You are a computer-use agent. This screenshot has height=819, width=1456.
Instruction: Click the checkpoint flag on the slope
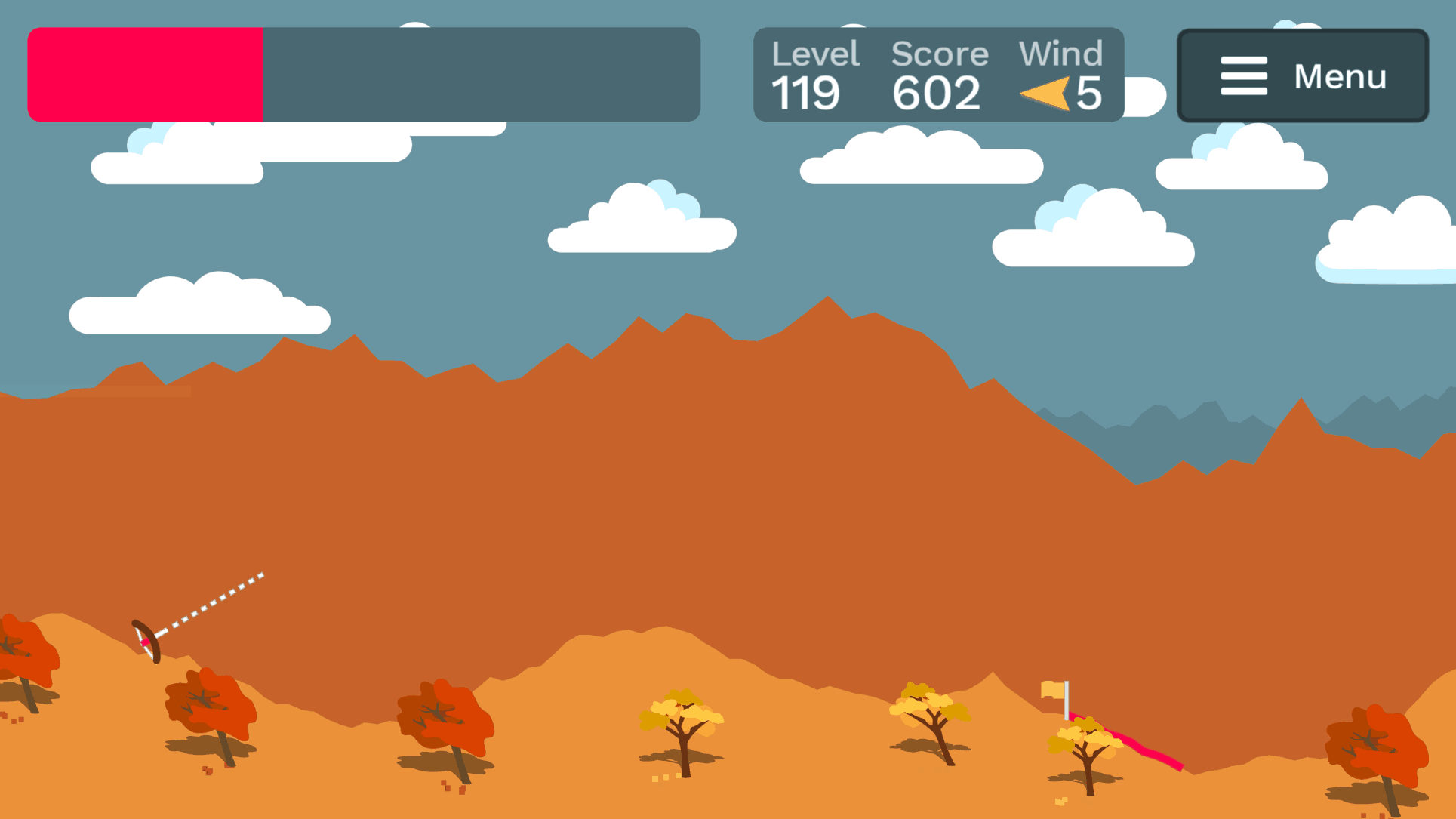click(x=1051, y=691)
